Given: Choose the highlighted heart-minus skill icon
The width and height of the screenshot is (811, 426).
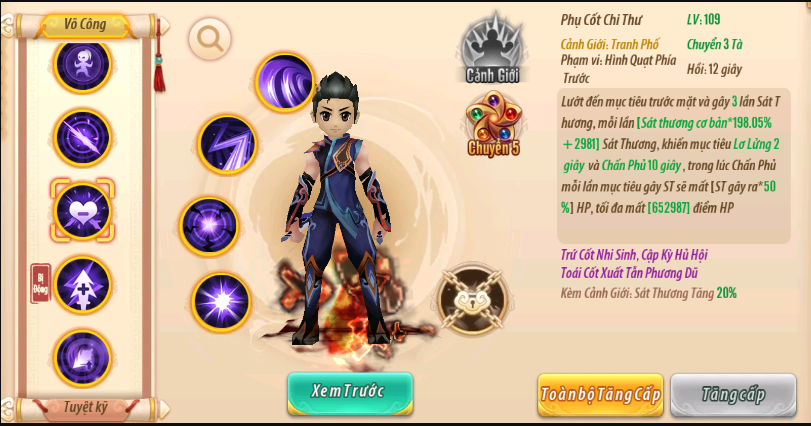Looking at the screenshot, I should point(82,209).
